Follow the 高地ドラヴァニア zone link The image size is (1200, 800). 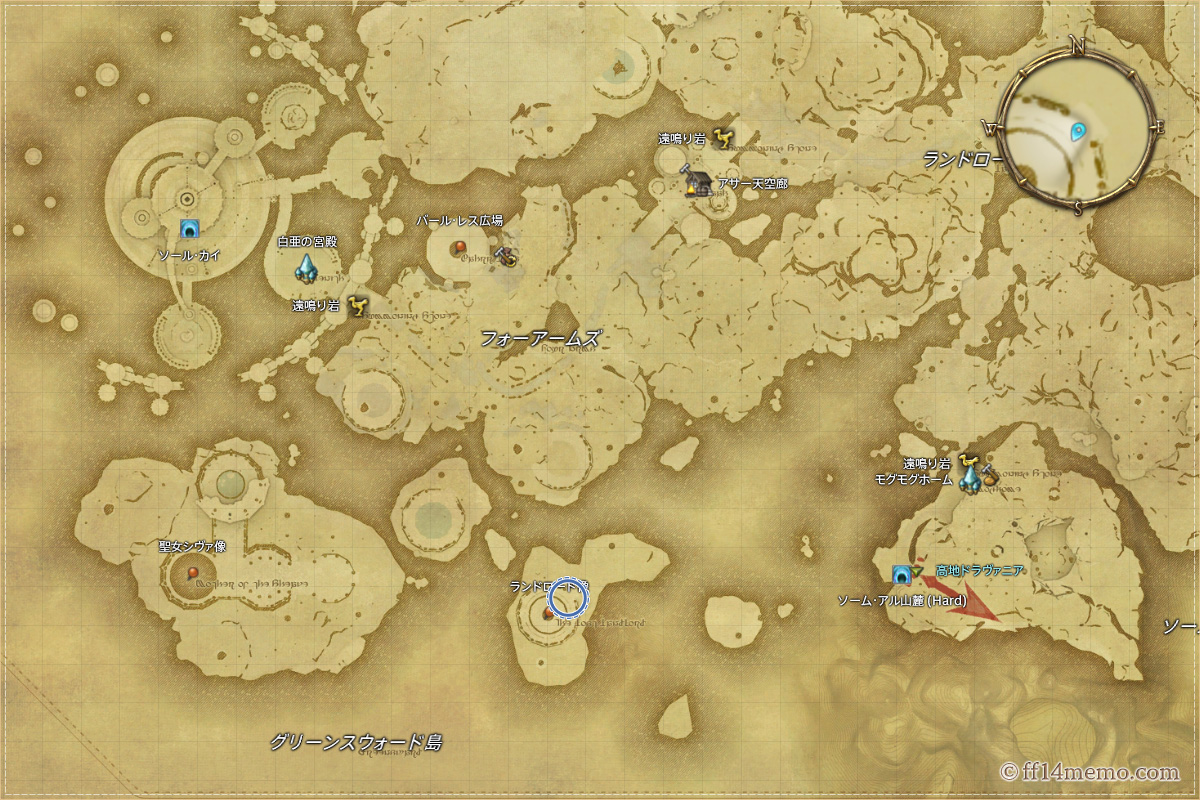(979, 570)
